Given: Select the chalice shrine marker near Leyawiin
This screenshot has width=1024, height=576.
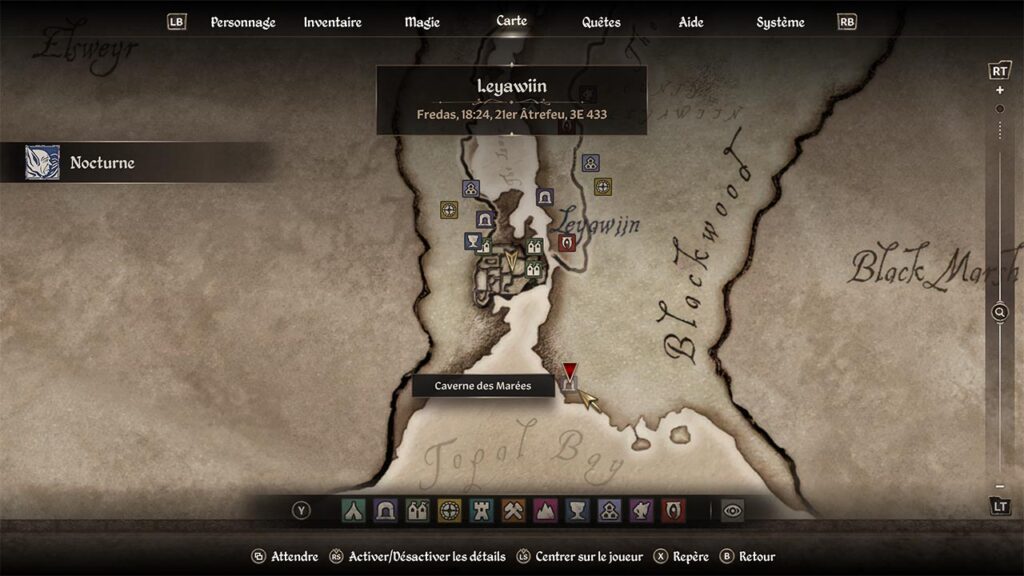Looking at the screenshot, I should point(473,241).
